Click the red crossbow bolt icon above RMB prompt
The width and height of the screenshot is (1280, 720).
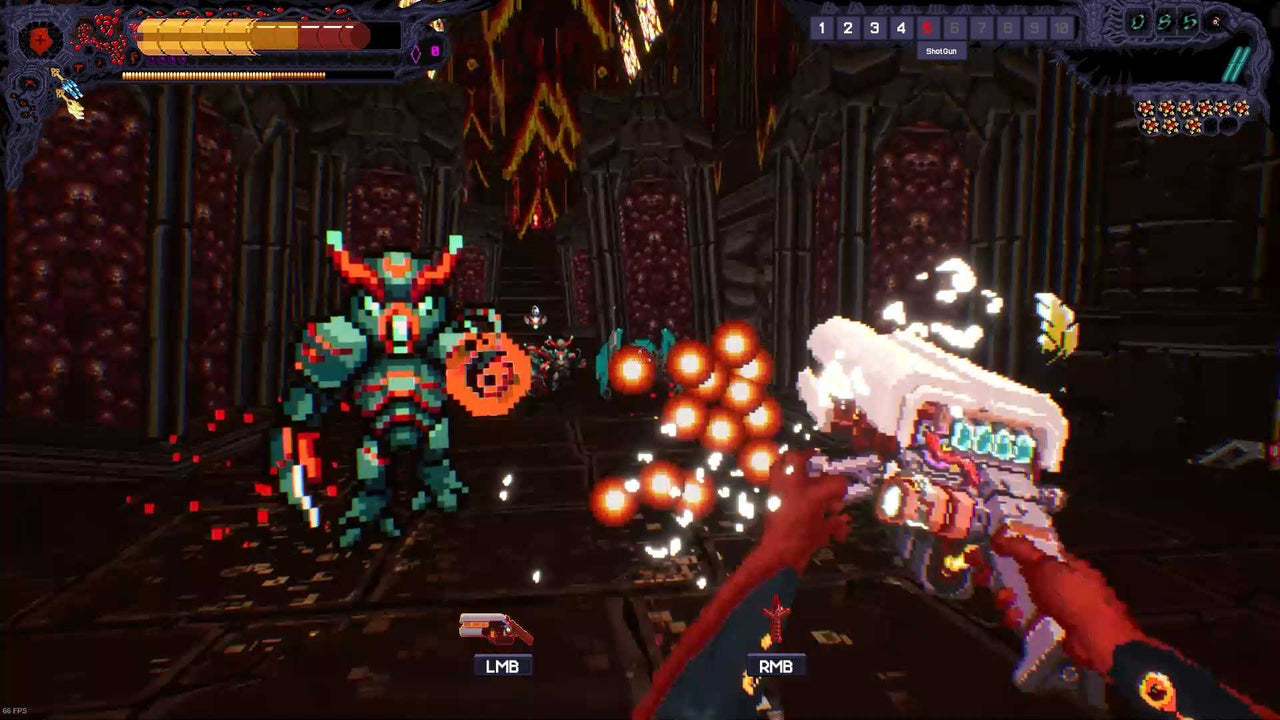(776, 622)
